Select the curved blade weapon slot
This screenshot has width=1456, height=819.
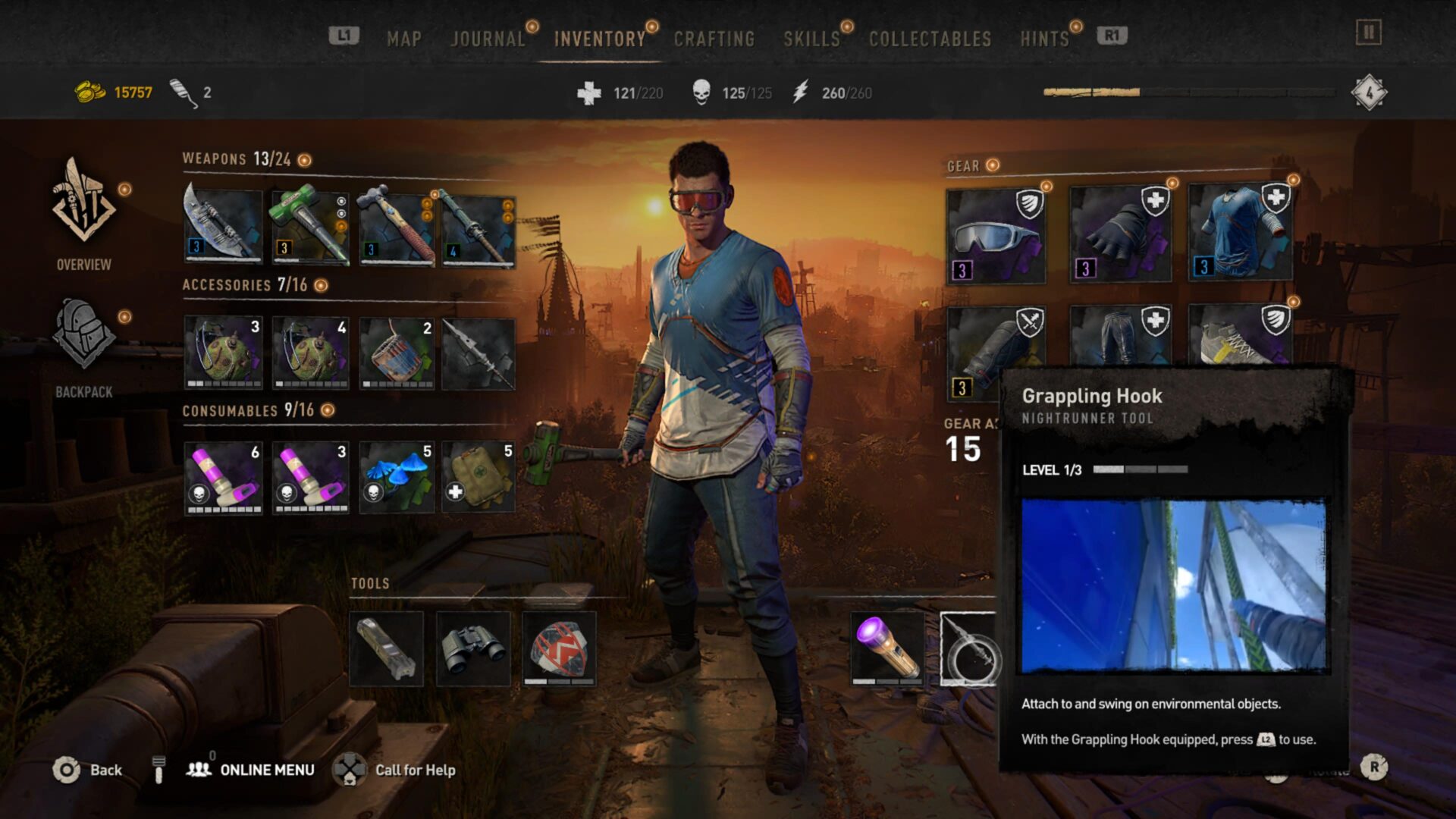tap(223, 225)
